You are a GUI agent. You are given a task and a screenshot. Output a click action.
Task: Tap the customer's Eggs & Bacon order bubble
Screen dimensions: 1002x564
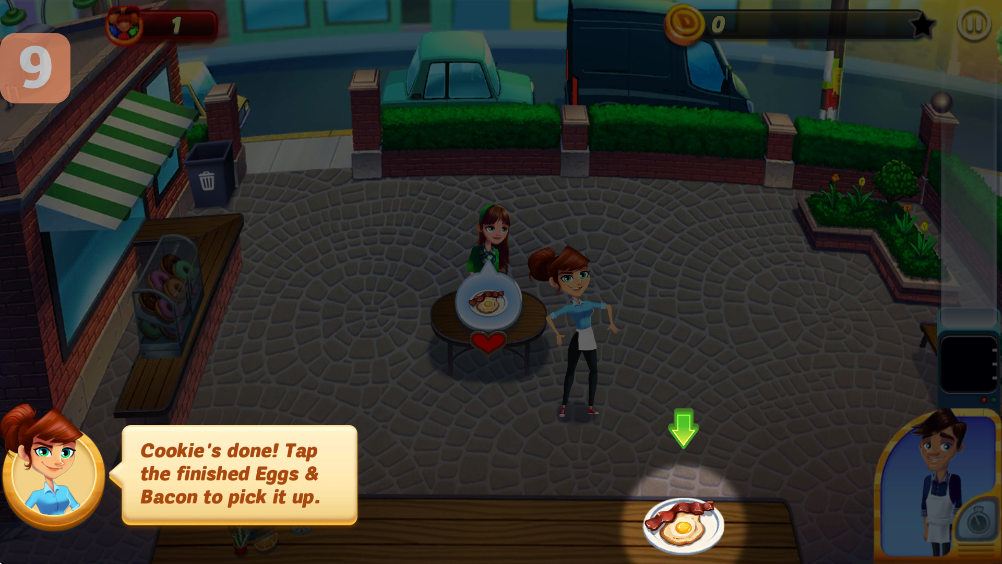pyautogui.click(x=488, y=298)
